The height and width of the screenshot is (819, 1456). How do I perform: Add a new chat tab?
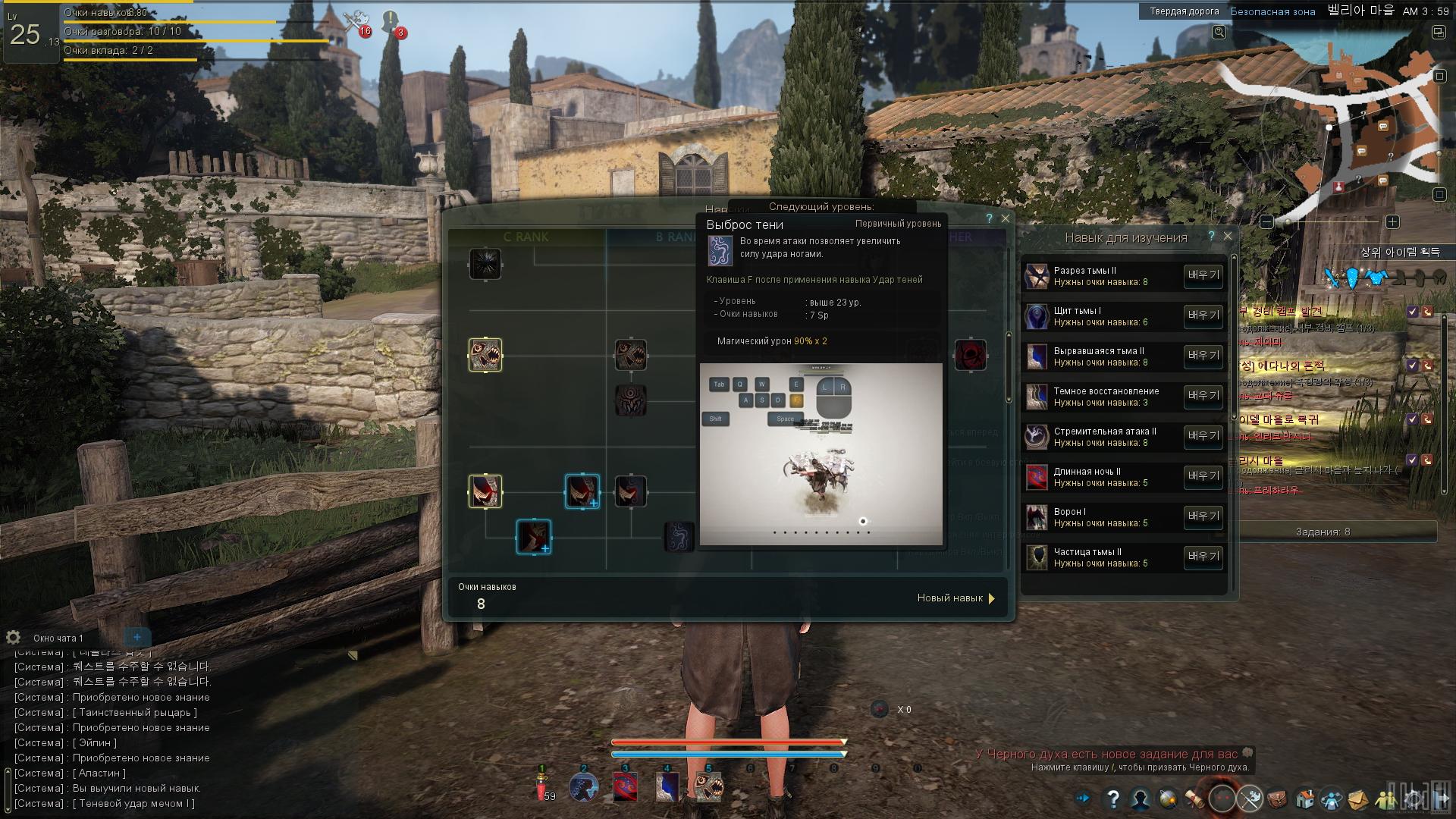(x=137, y=638)
